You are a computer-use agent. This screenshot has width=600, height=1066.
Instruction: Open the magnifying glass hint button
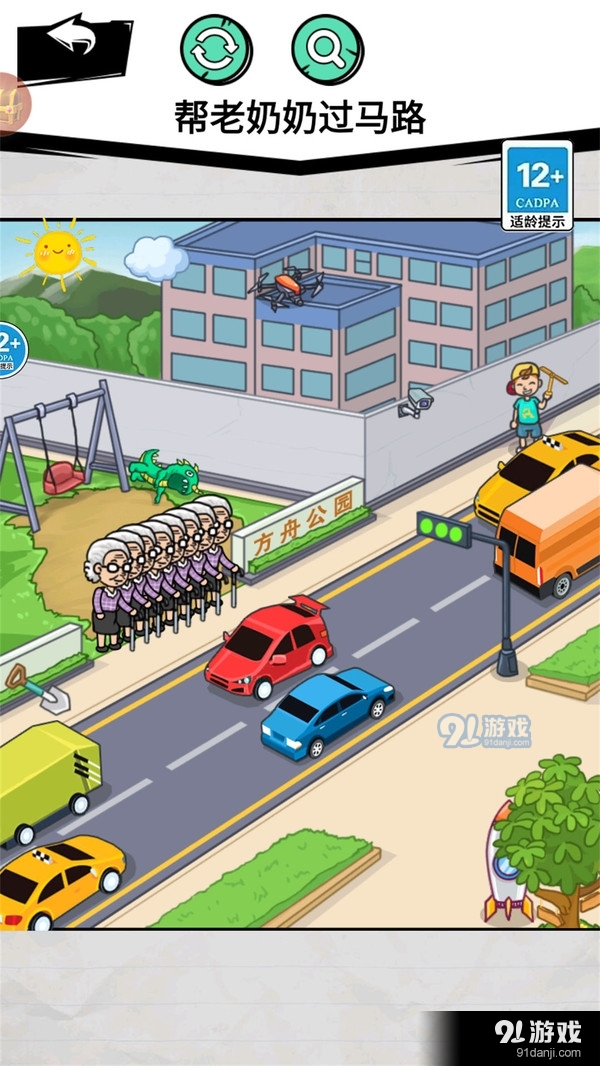[x=328, y=48]
